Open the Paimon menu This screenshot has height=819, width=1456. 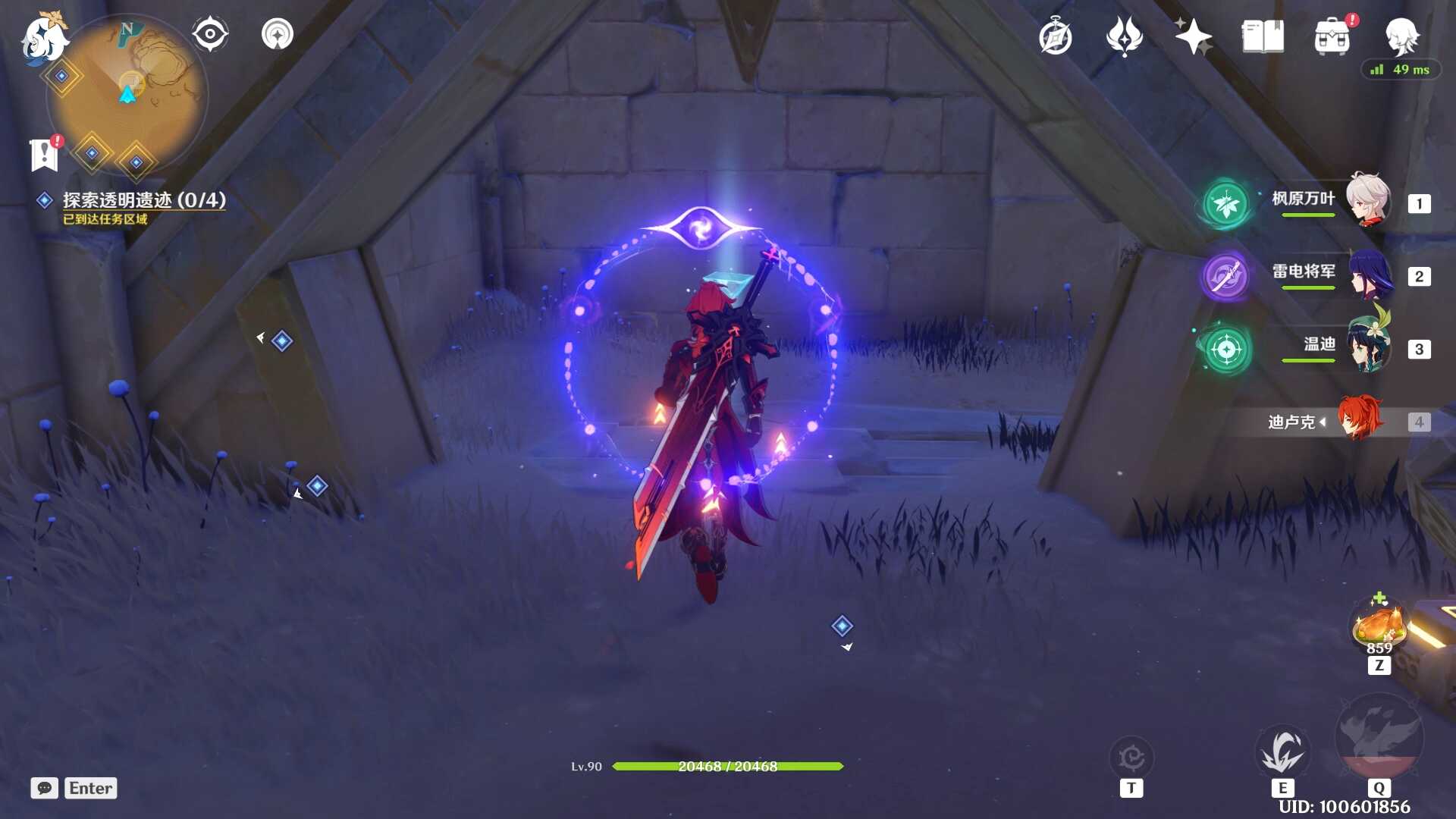pyautogui.click(x=43, y=38)
